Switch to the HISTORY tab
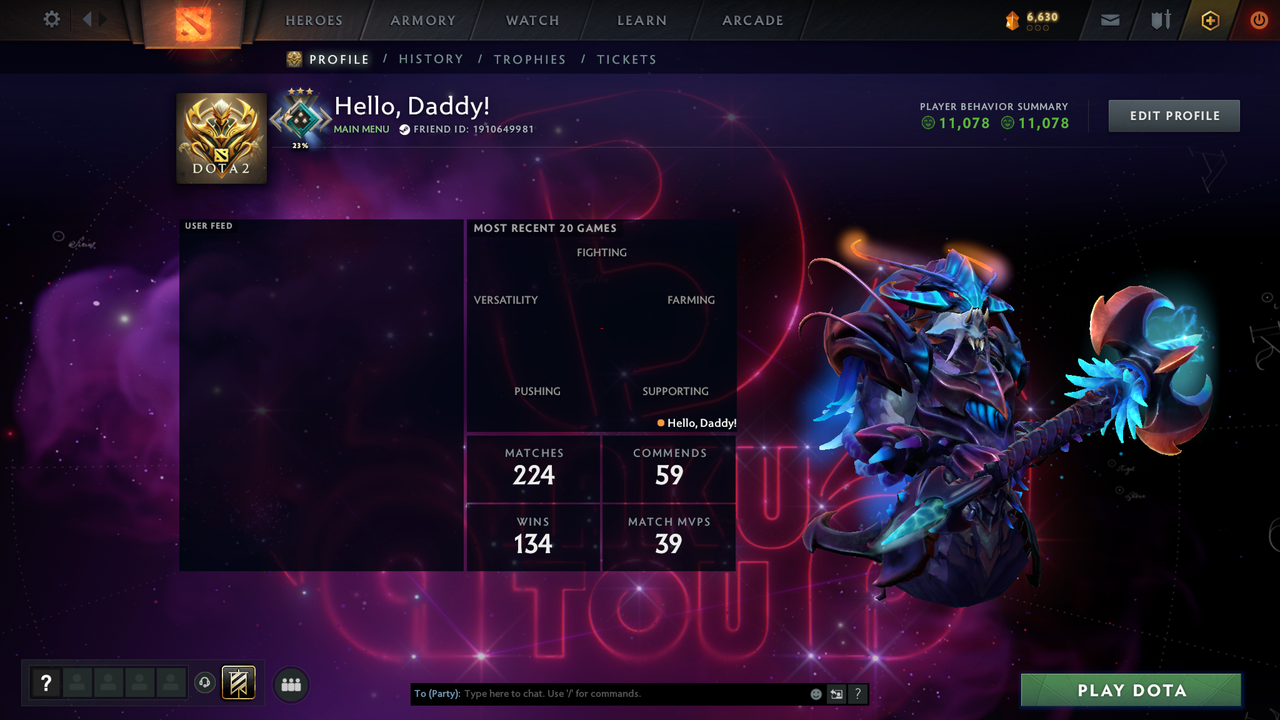Screen dimensions: 1280x720 point(431,59)
